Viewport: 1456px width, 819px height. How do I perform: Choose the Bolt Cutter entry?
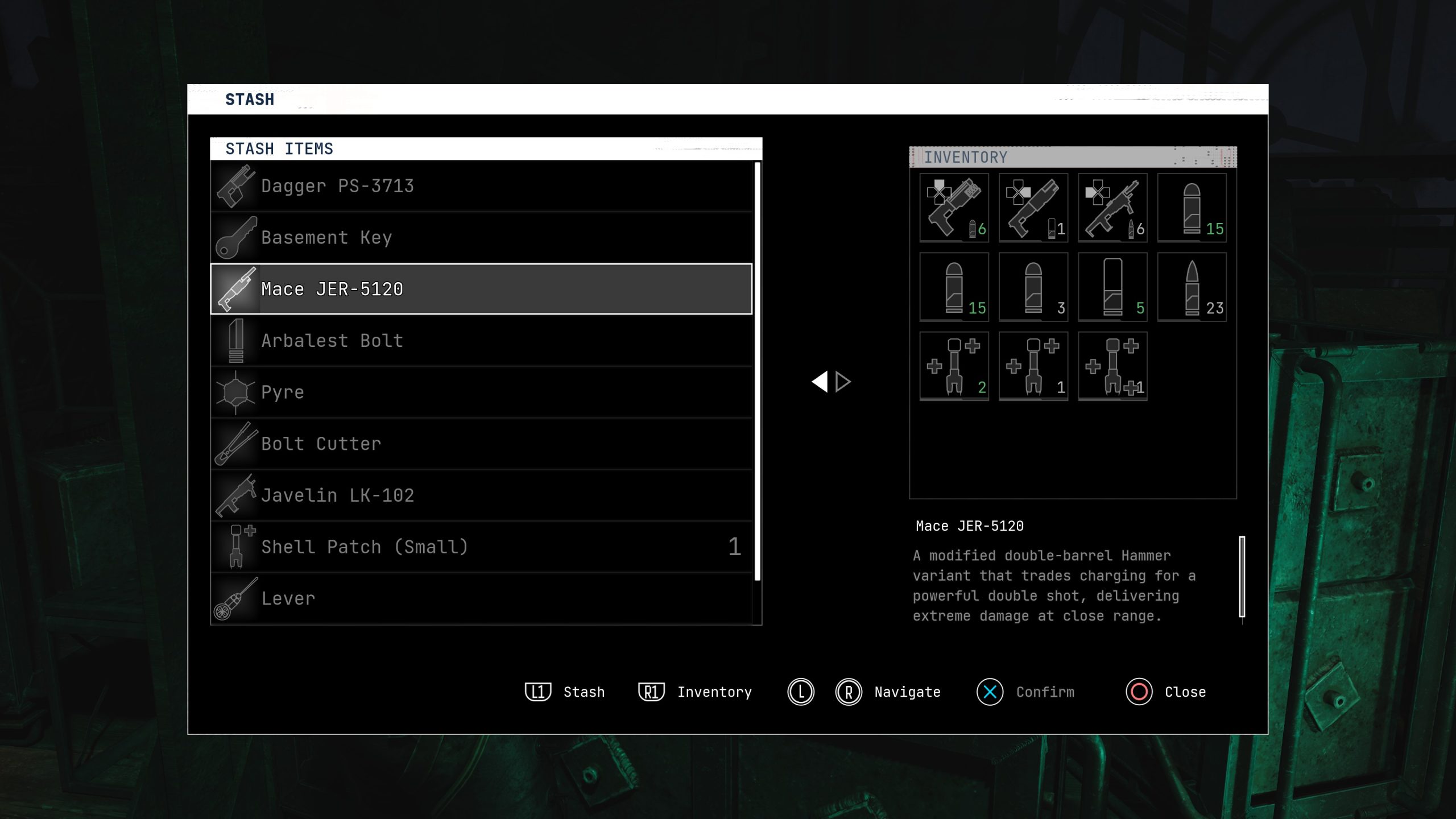(481, 444)
